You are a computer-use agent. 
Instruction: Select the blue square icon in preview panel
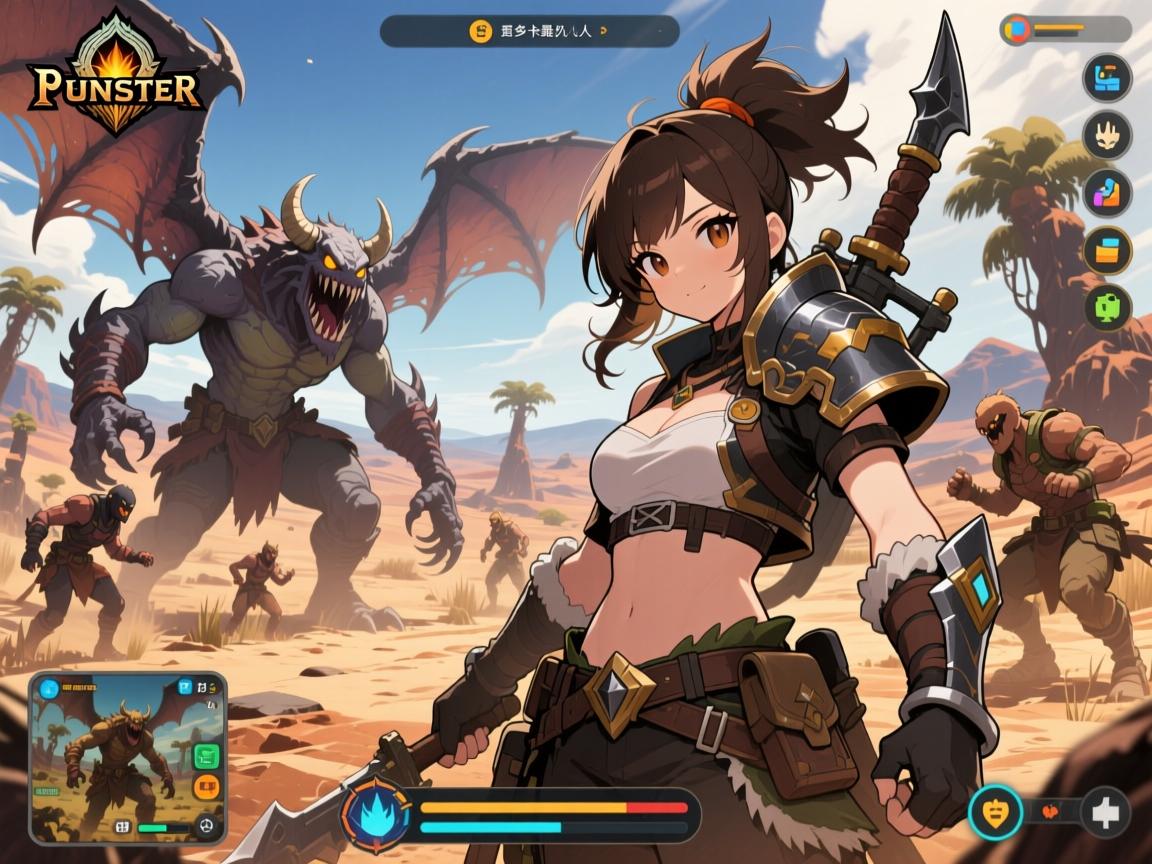click(184, 687)
